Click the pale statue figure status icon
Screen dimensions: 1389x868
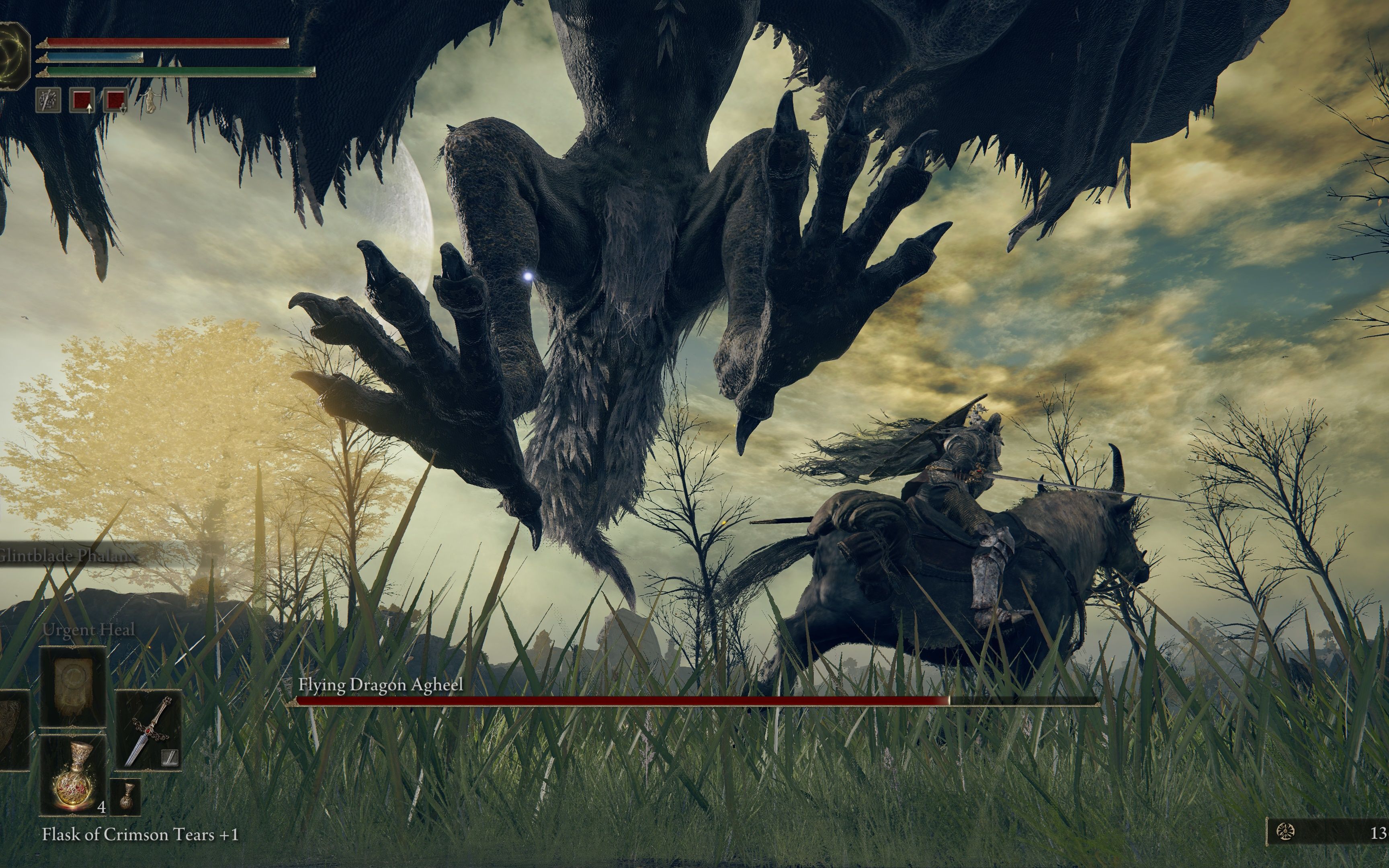pos(150,100)
